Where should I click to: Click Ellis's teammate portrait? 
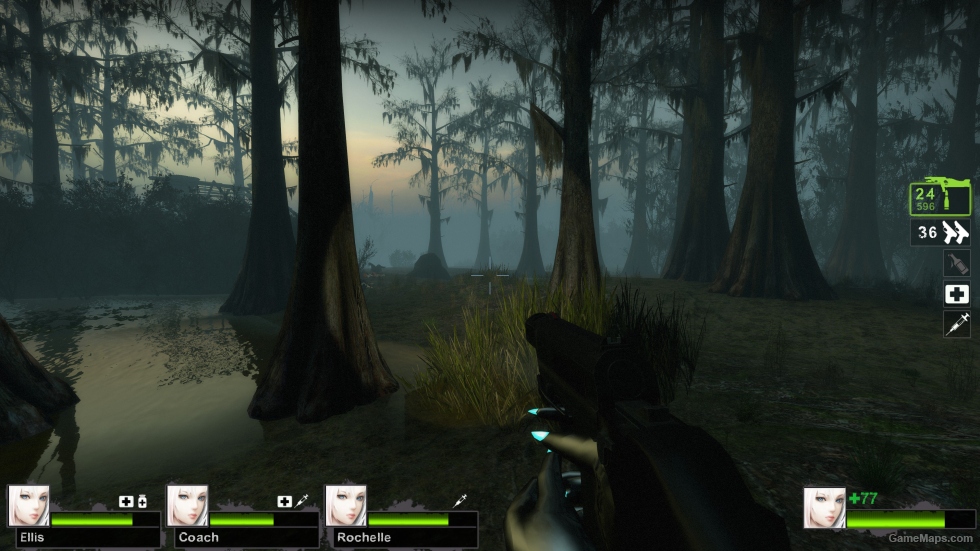29,506
